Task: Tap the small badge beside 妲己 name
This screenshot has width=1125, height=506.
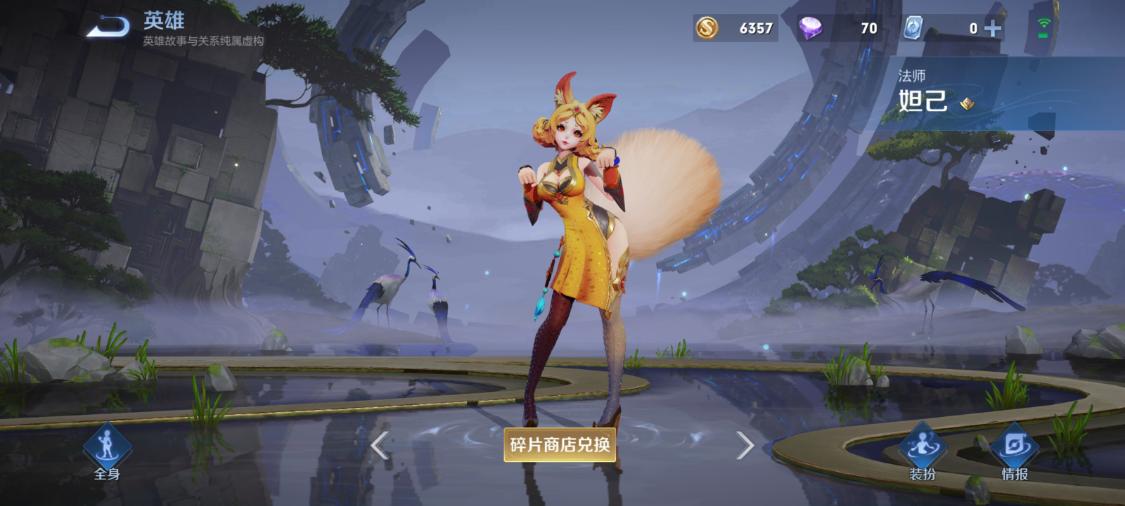Action: pos(966,103)
